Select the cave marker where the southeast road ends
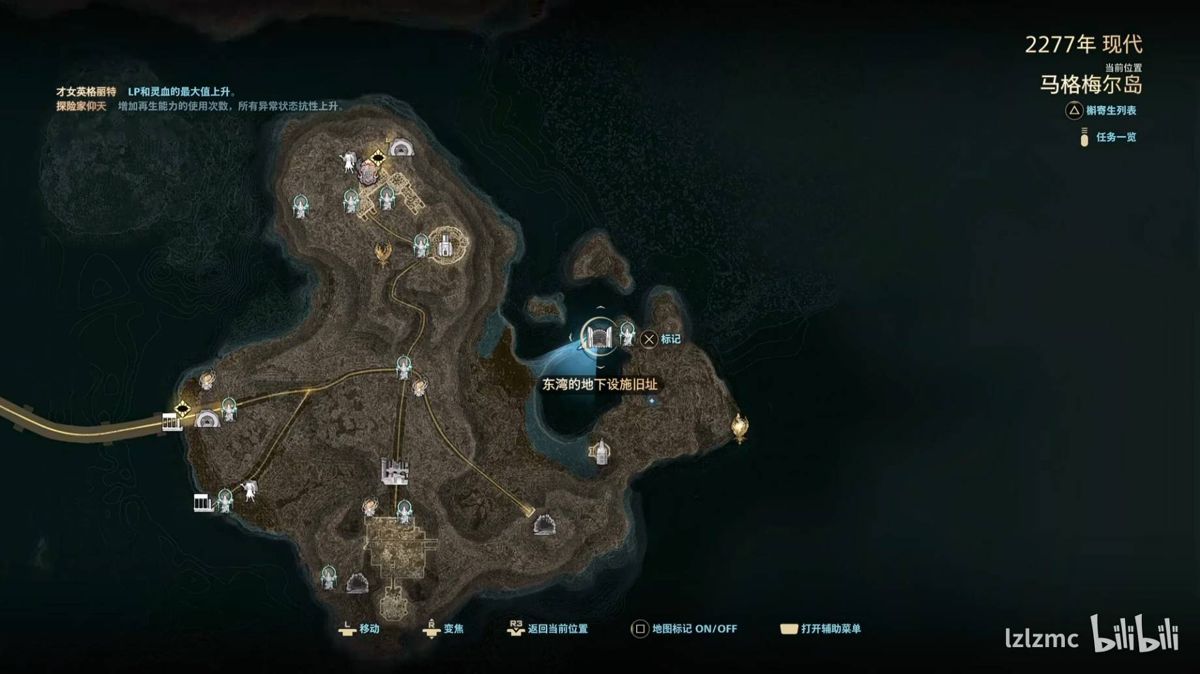 pos(546,523)
